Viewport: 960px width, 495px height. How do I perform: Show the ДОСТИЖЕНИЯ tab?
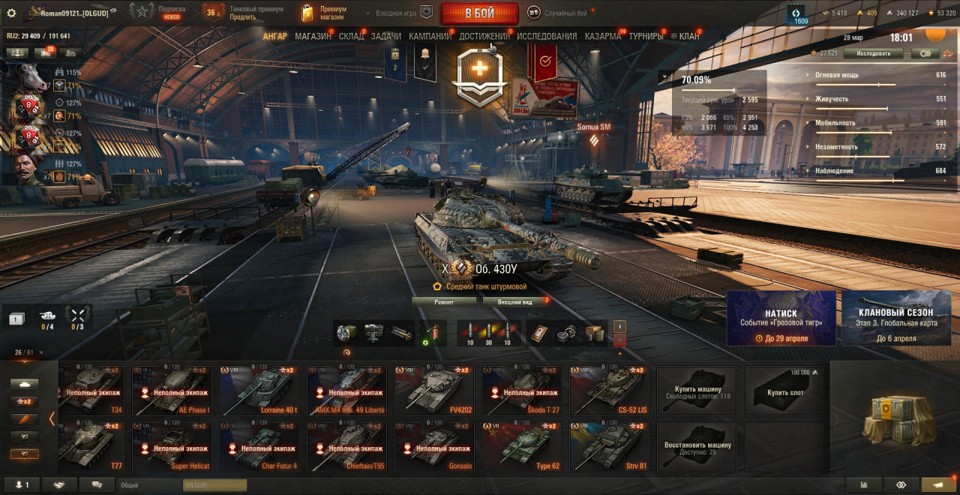coord(485,36)
